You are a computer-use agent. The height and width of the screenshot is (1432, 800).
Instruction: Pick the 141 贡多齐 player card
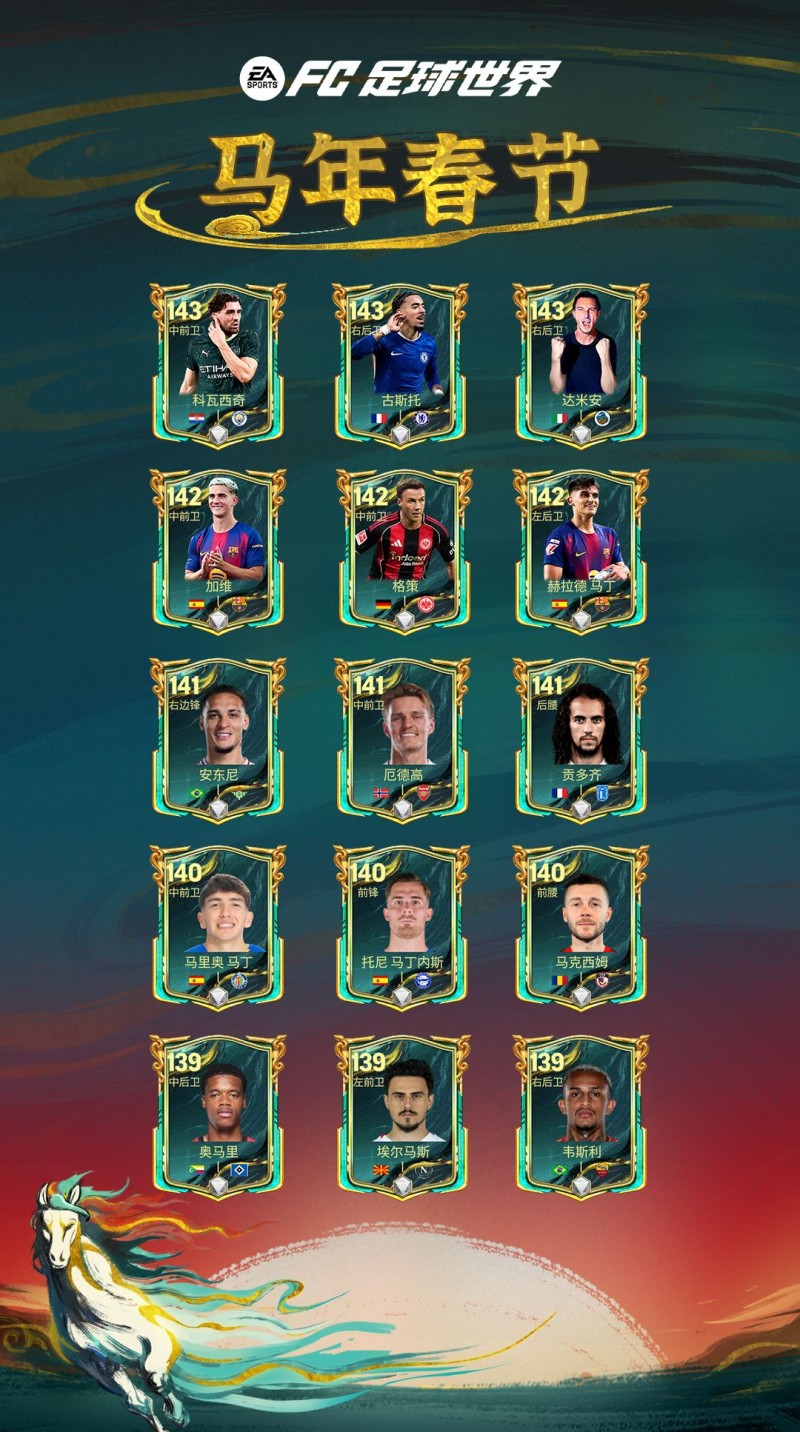tap(581, 739)
